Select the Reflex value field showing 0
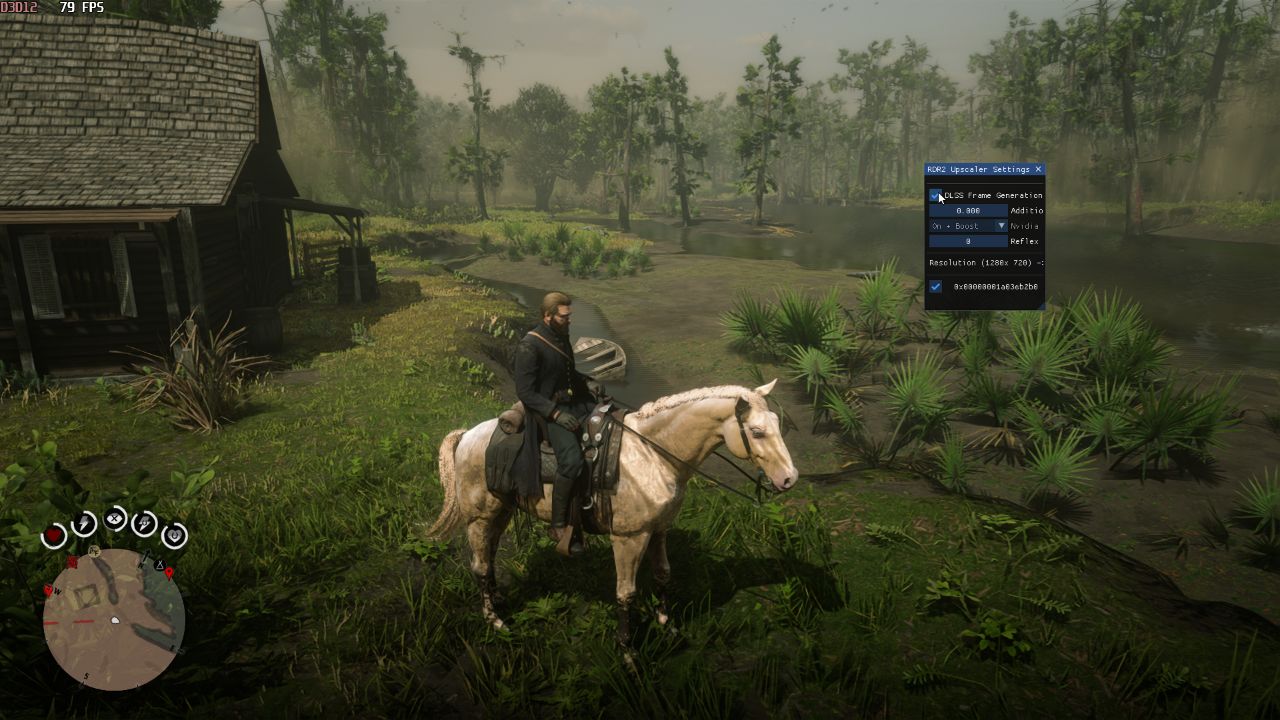1280x720 pixels. point(968,241)
